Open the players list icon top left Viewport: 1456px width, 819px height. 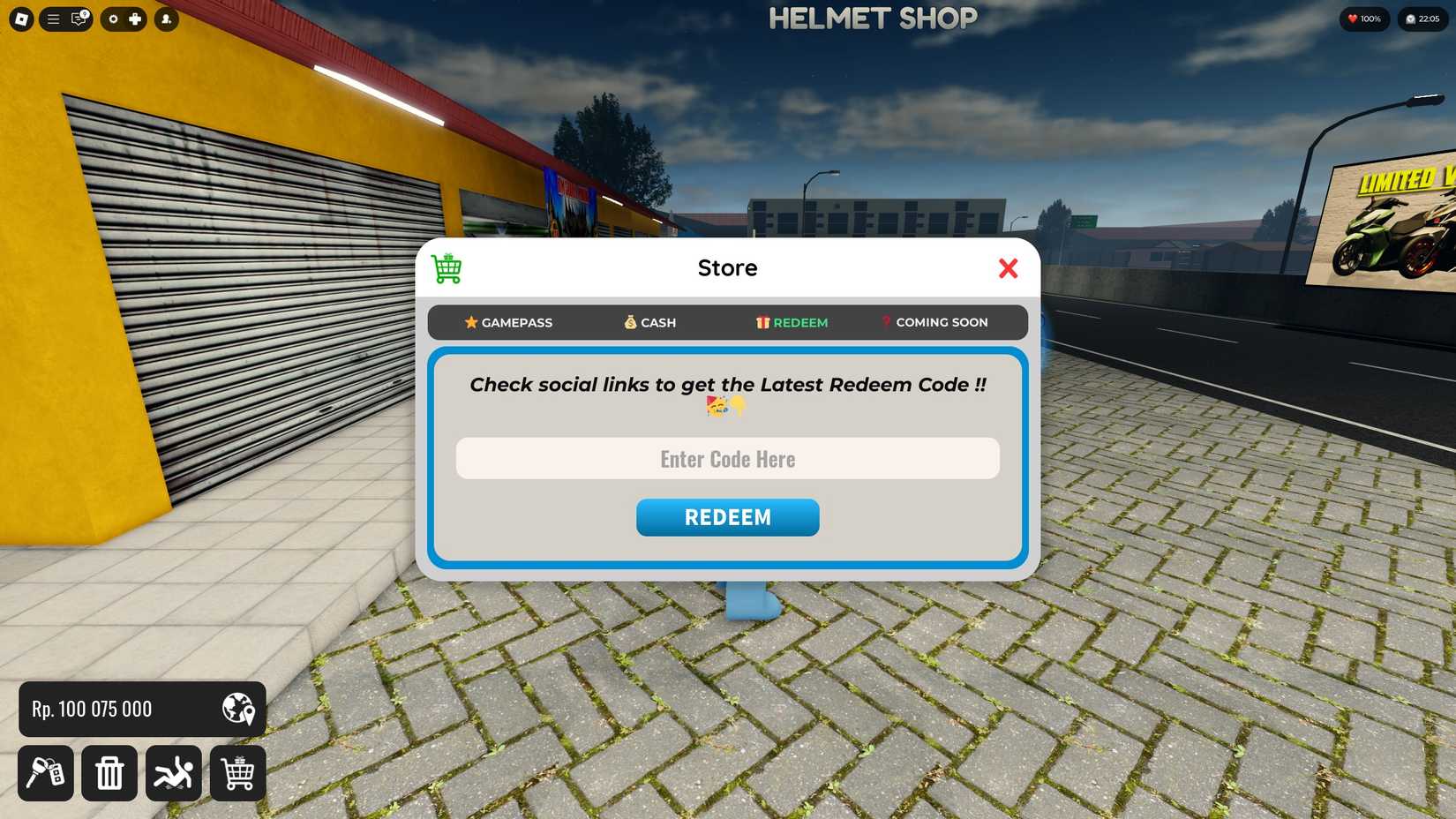click(167, 19)
